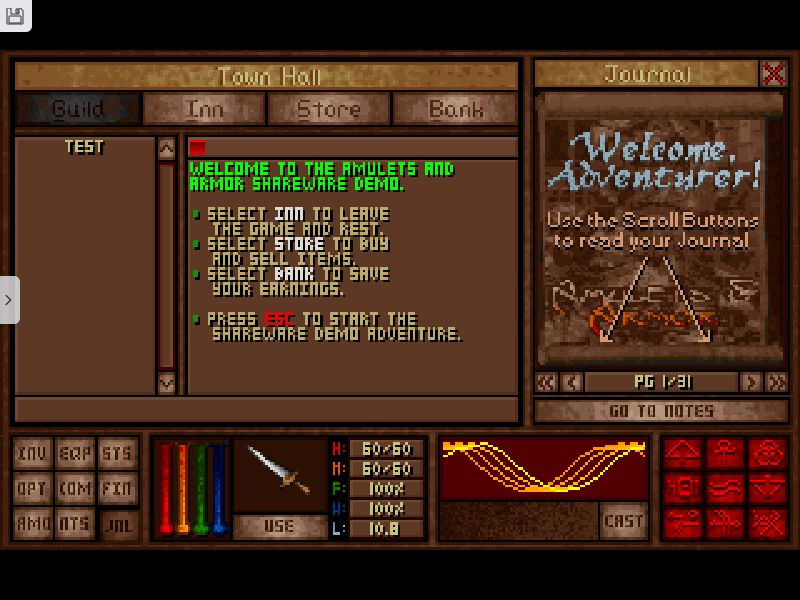Select the downward triangle rune
This screenshot has height=600, width=800.
[767, 489]
